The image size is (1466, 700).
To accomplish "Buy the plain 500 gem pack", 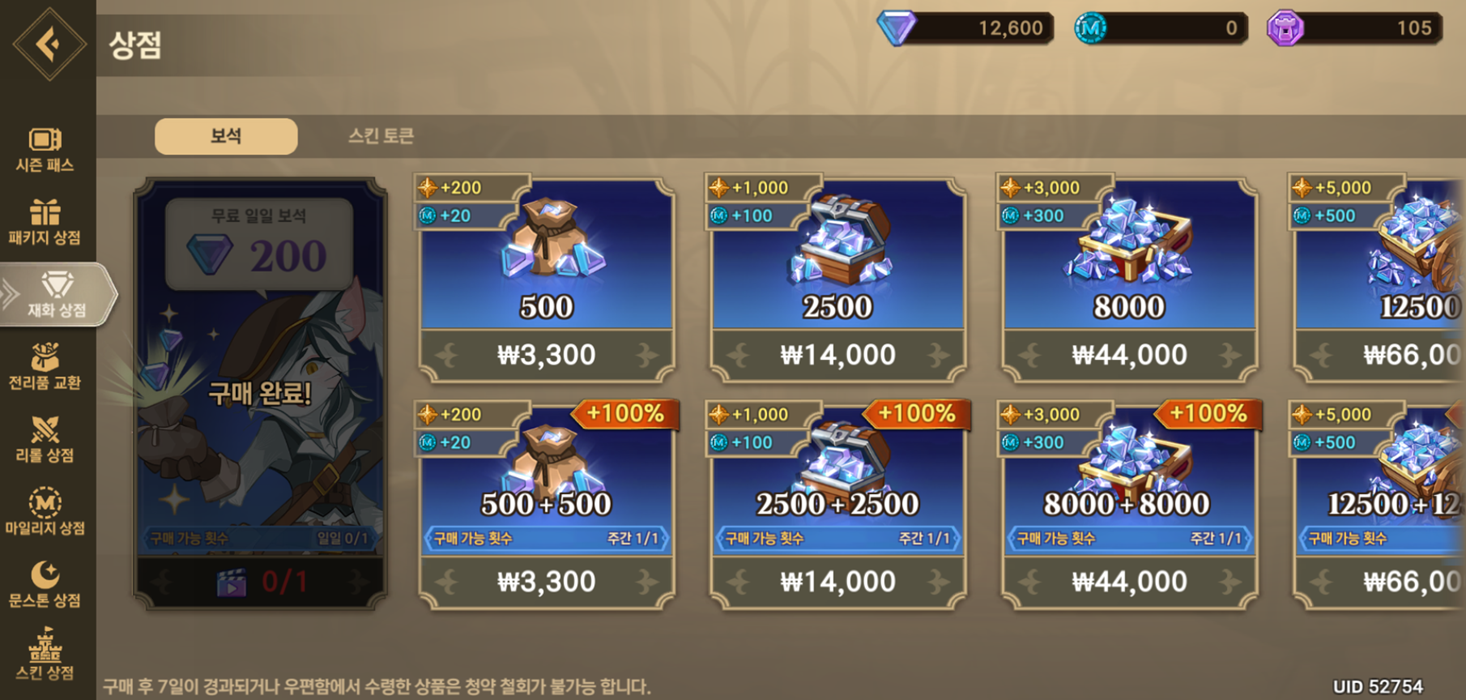I will pyautogui.click(x=546, y=280).
